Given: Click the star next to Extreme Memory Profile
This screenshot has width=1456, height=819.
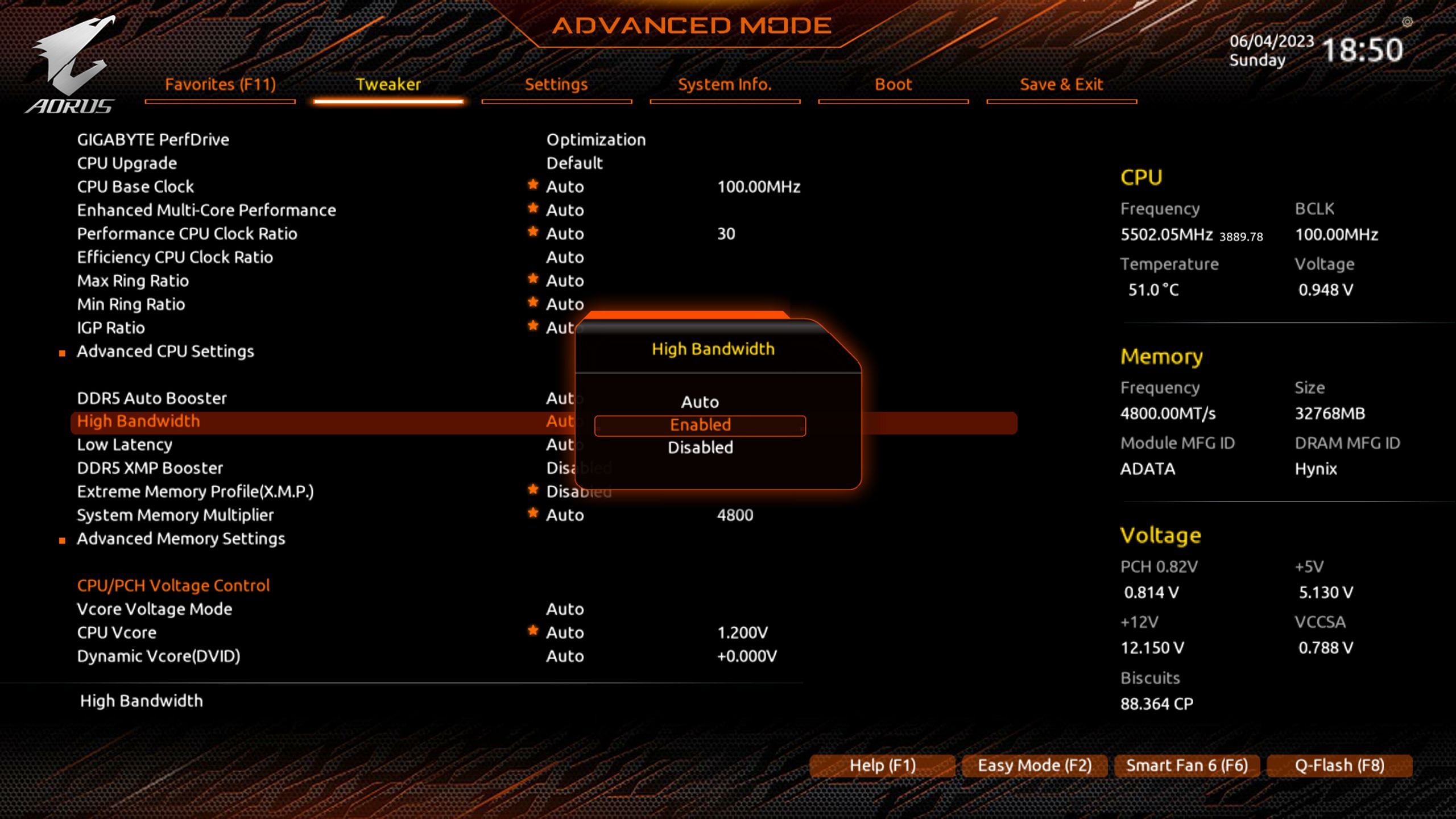Looking at the screenshot, I should (533, 490).
